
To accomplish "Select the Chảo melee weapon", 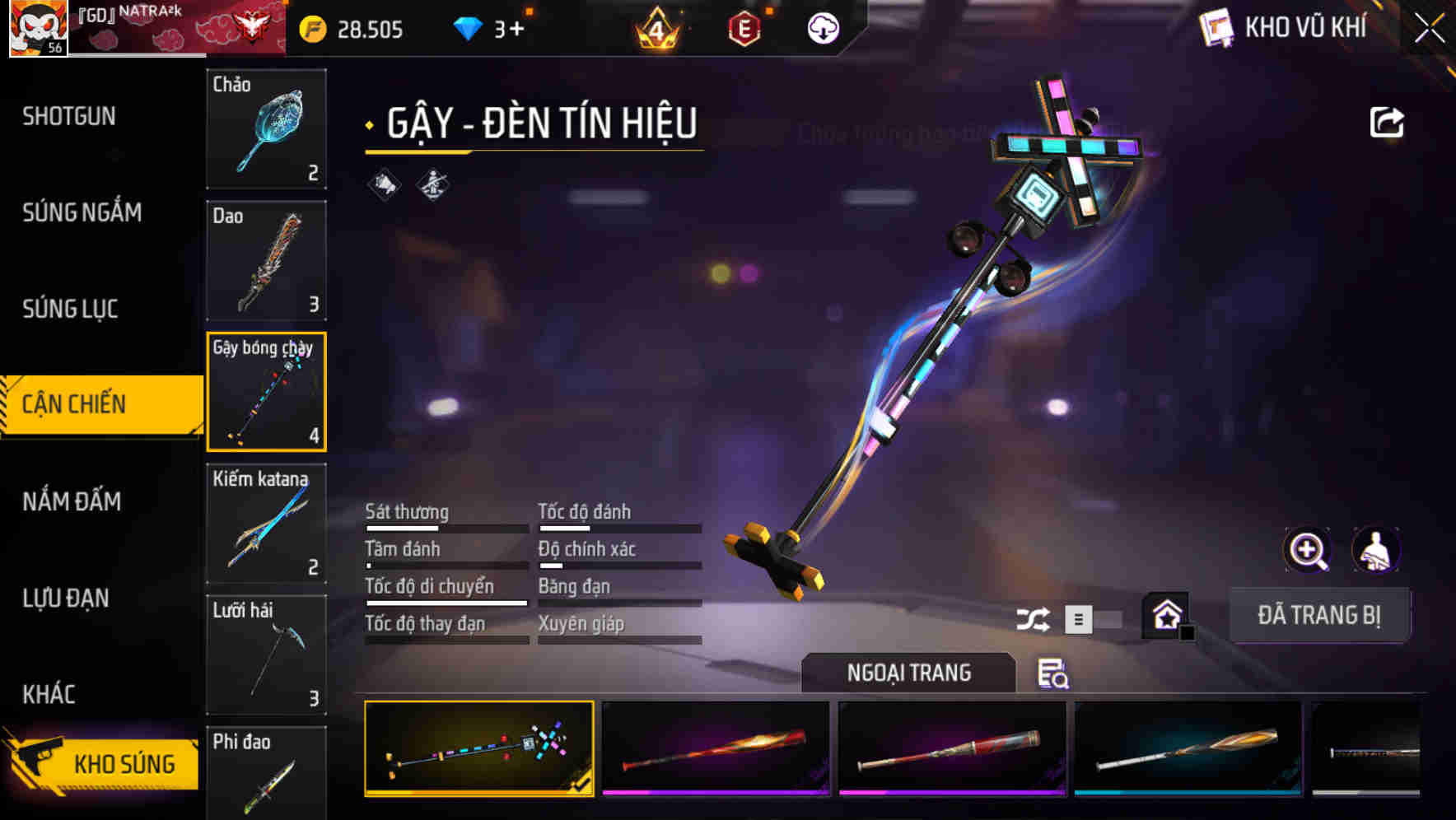I will coord(266,128).
